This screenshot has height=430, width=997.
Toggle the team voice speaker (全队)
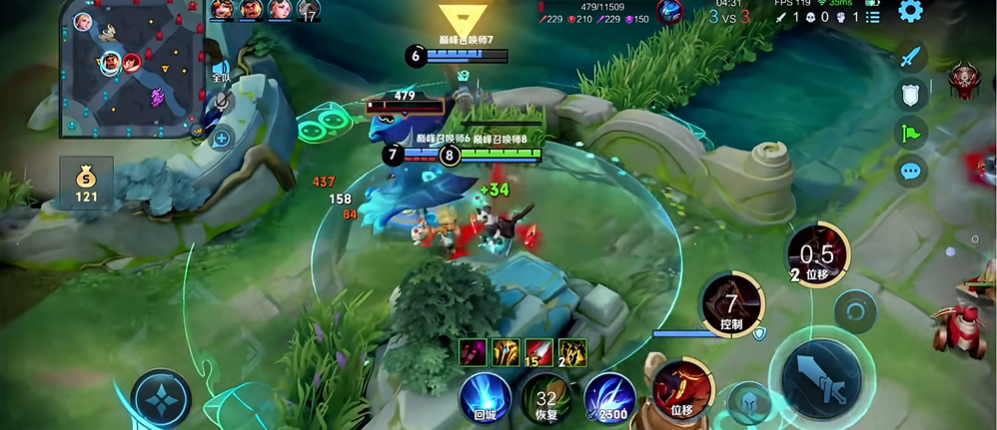[221, 71]
